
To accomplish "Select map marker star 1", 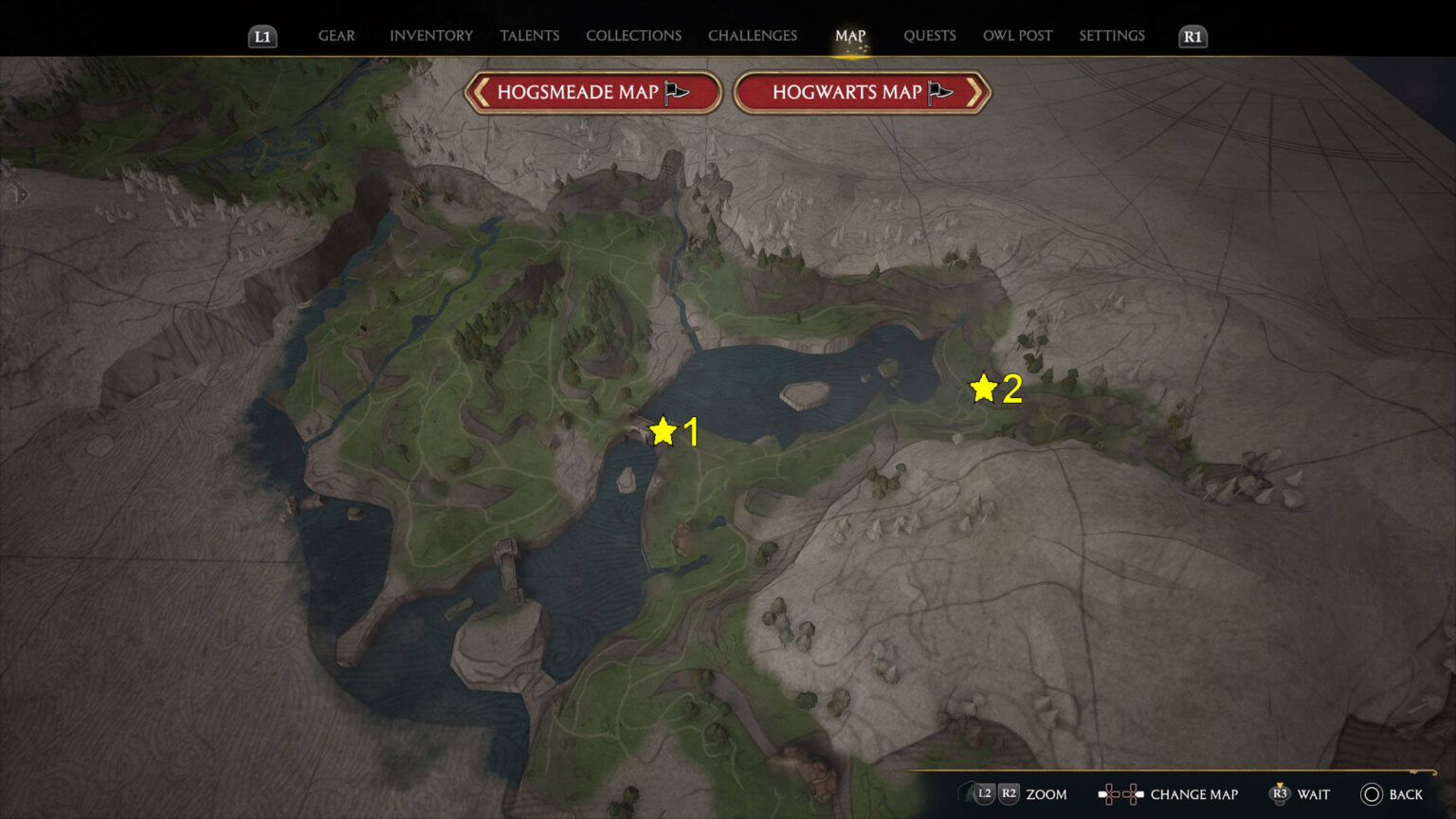I will tap(663, 429).
